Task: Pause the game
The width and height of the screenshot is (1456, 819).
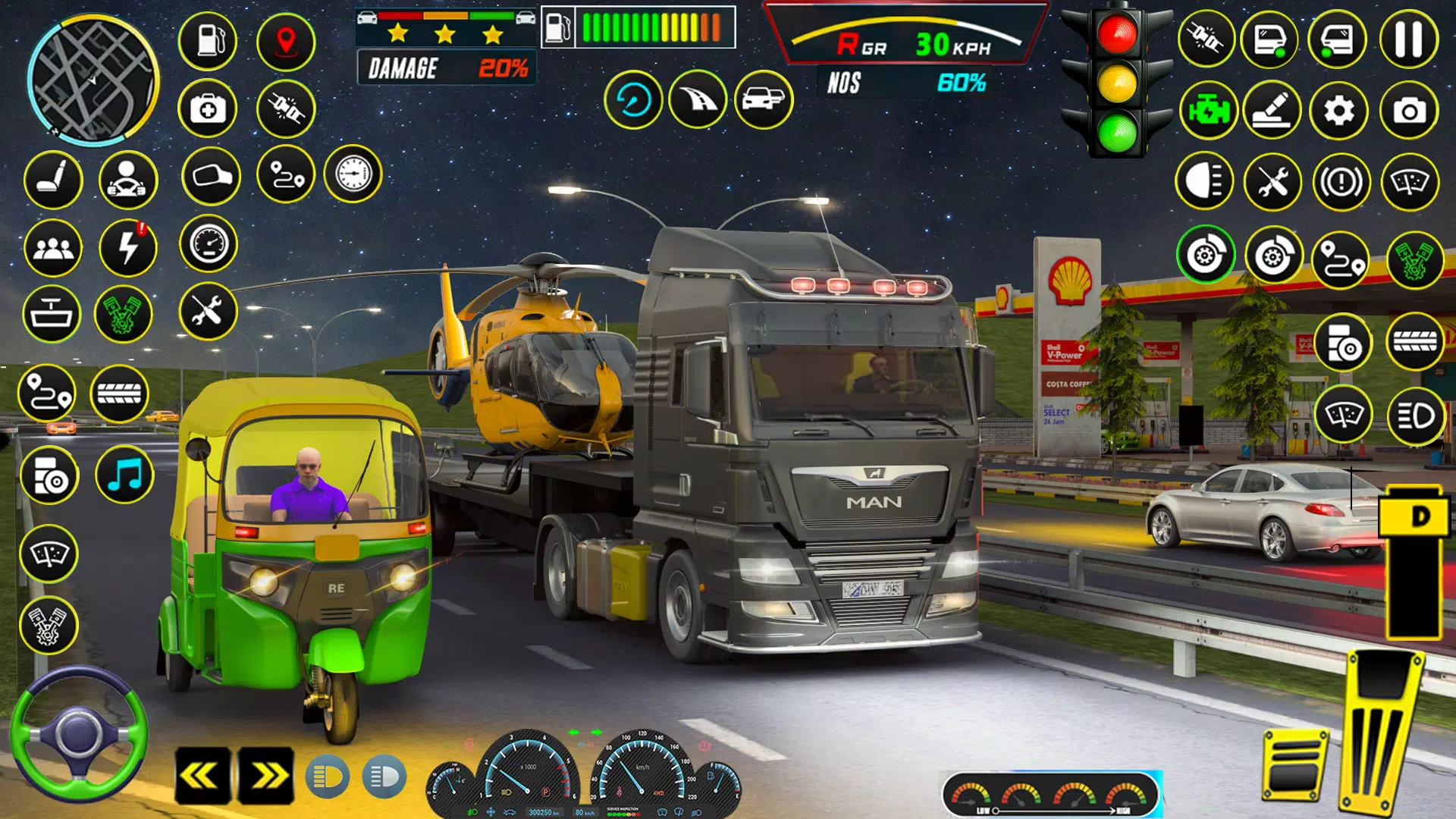Action: pos(1409,39)
